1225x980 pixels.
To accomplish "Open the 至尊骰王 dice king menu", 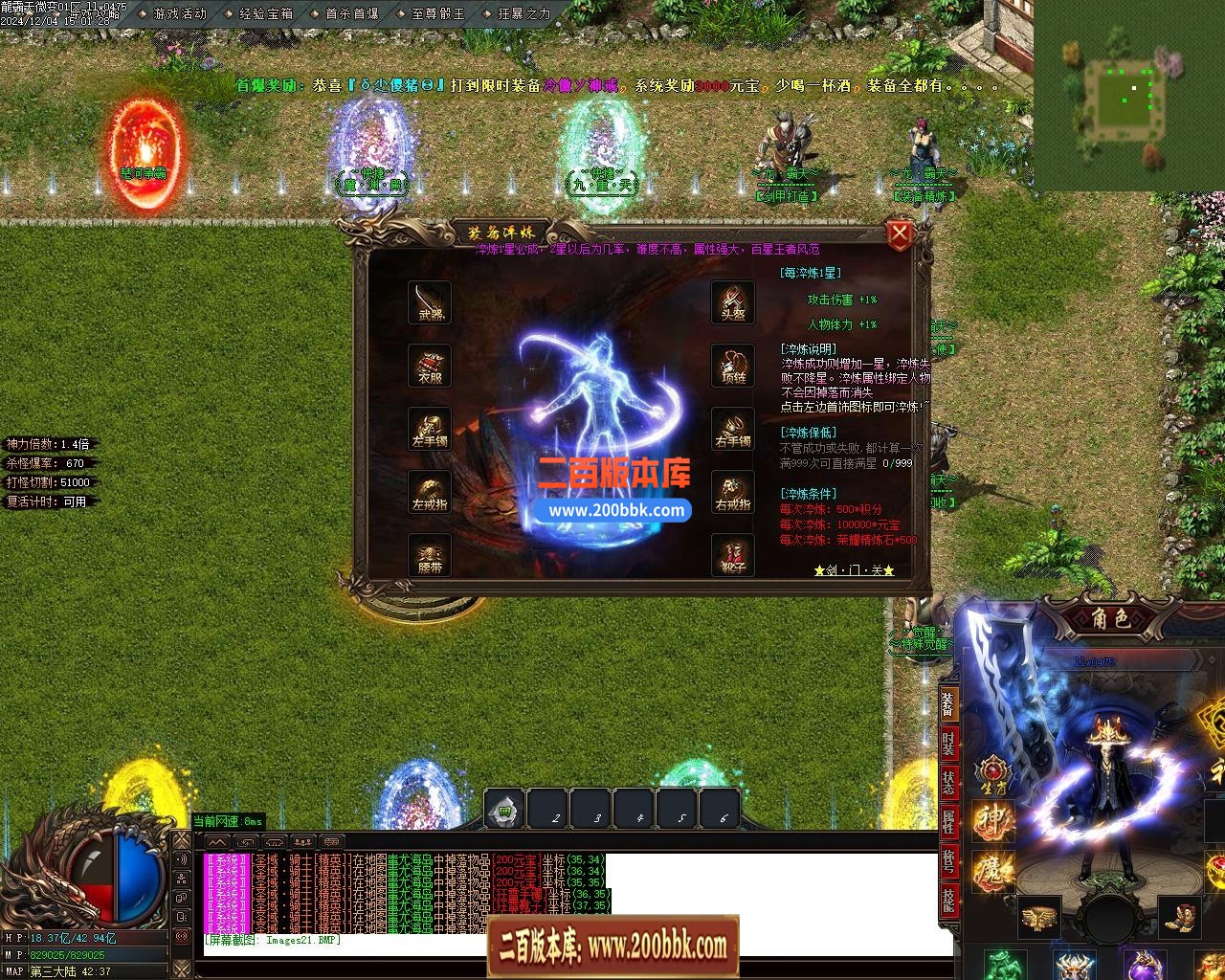I will [438, 14].
